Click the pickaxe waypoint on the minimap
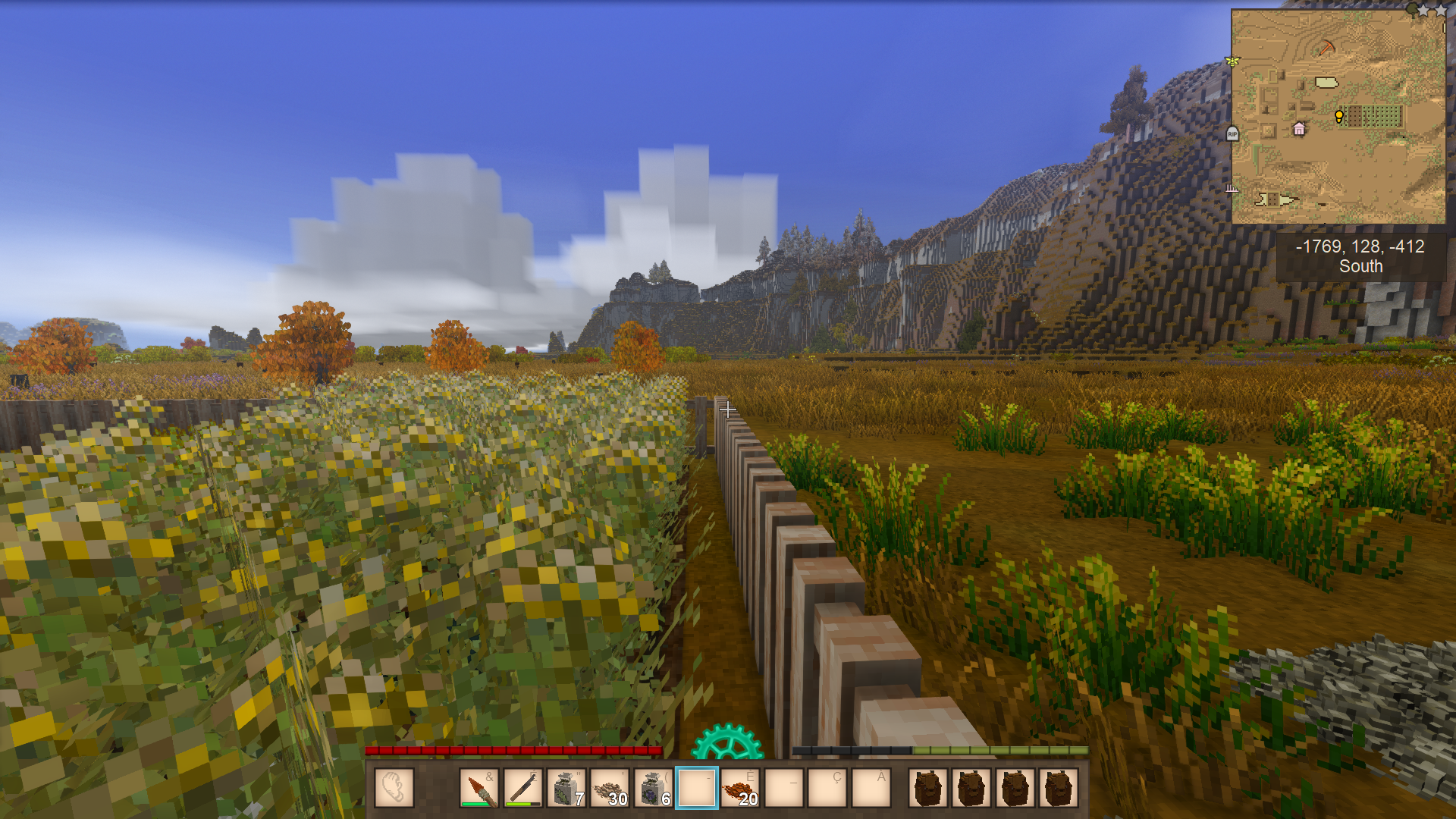This screenshot has height=819, width=1456. pos(1326,47)
